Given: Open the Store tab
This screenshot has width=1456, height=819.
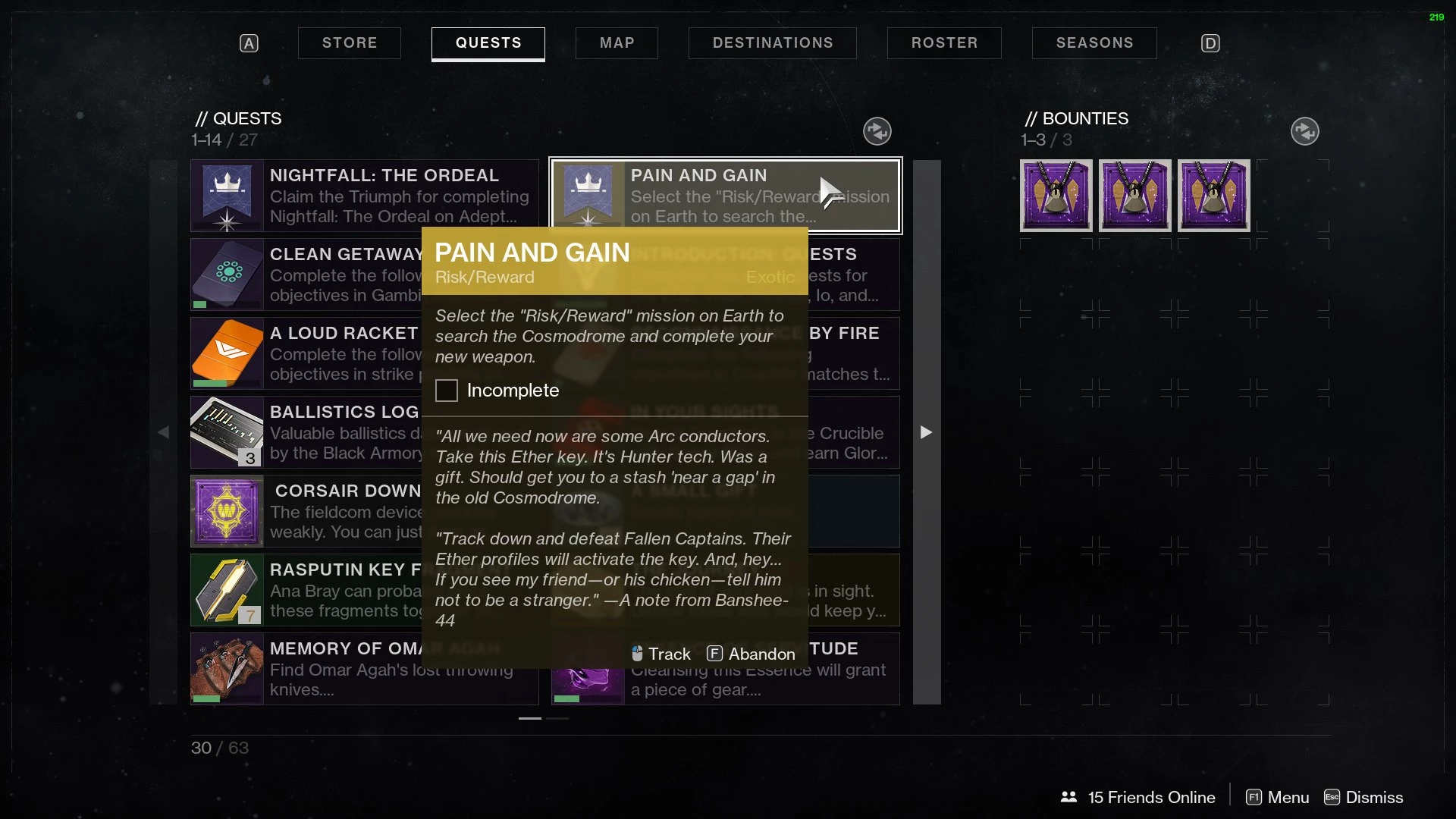Looking at the screenshot, I should 349,43.
